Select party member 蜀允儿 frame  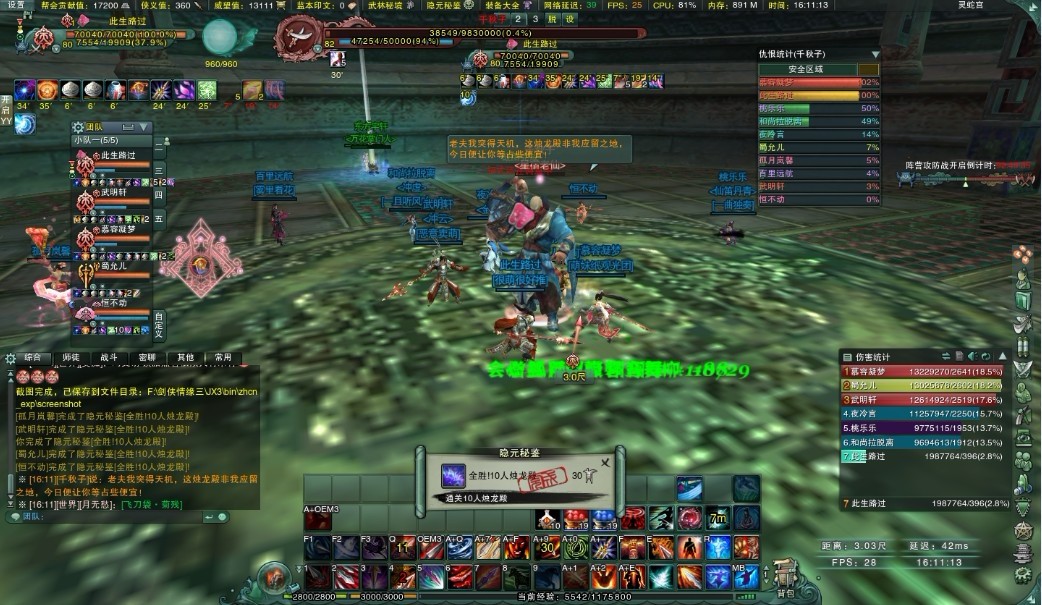(x=112, y=266)
